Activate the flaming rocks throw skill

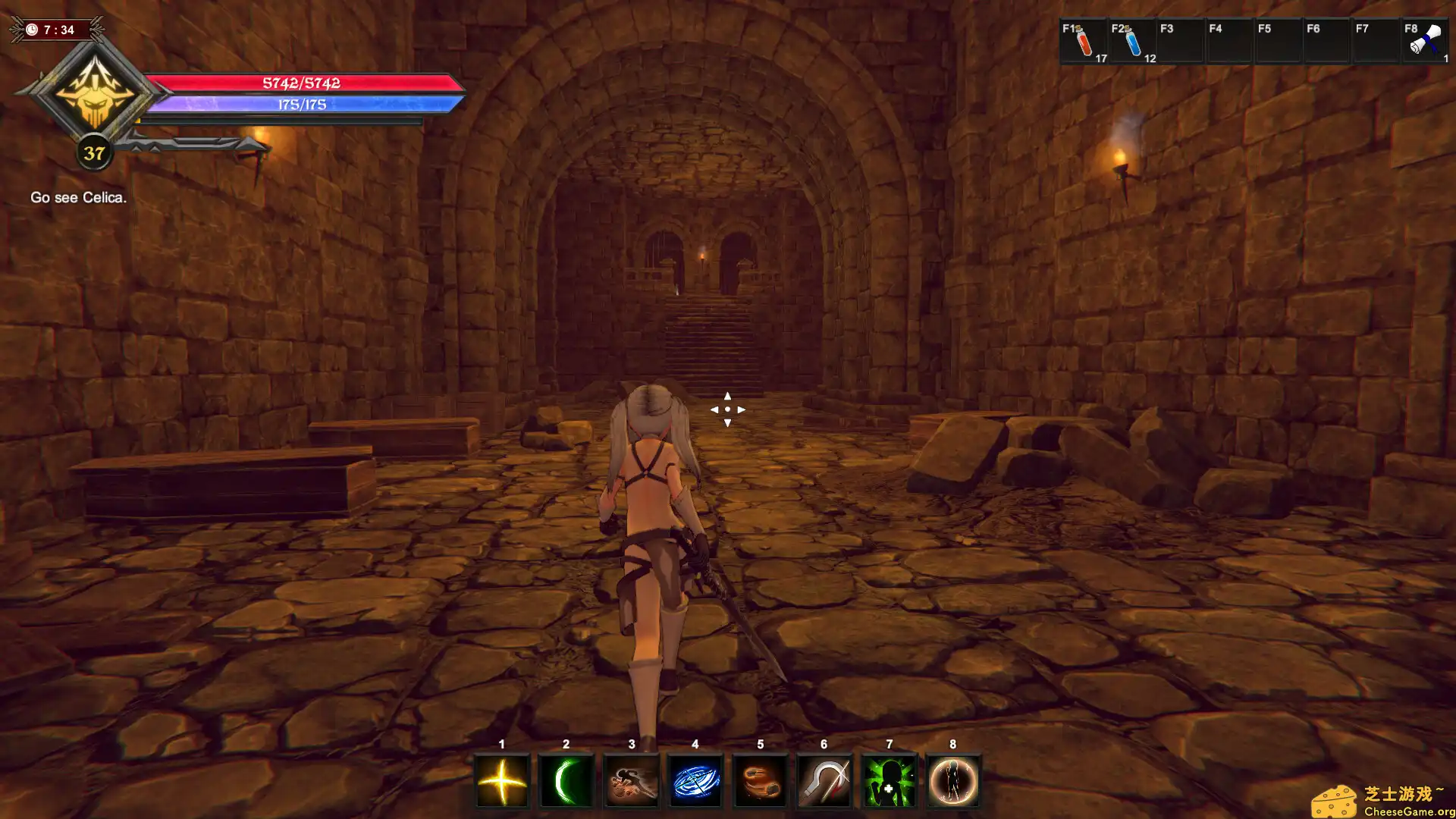tap(760, 781)
